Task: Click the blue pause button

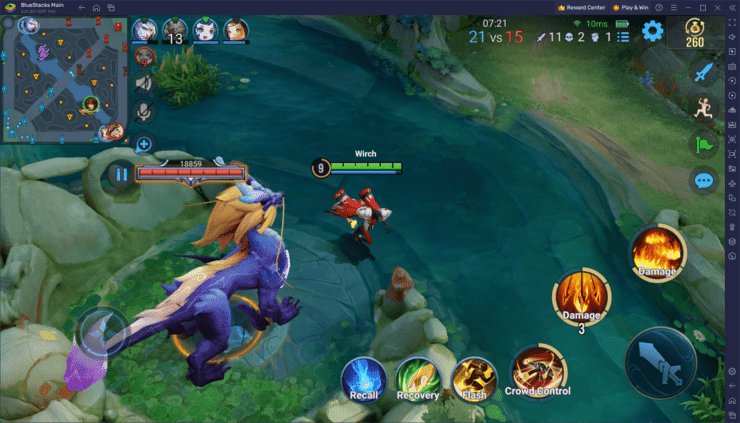Action: [121, 174]
